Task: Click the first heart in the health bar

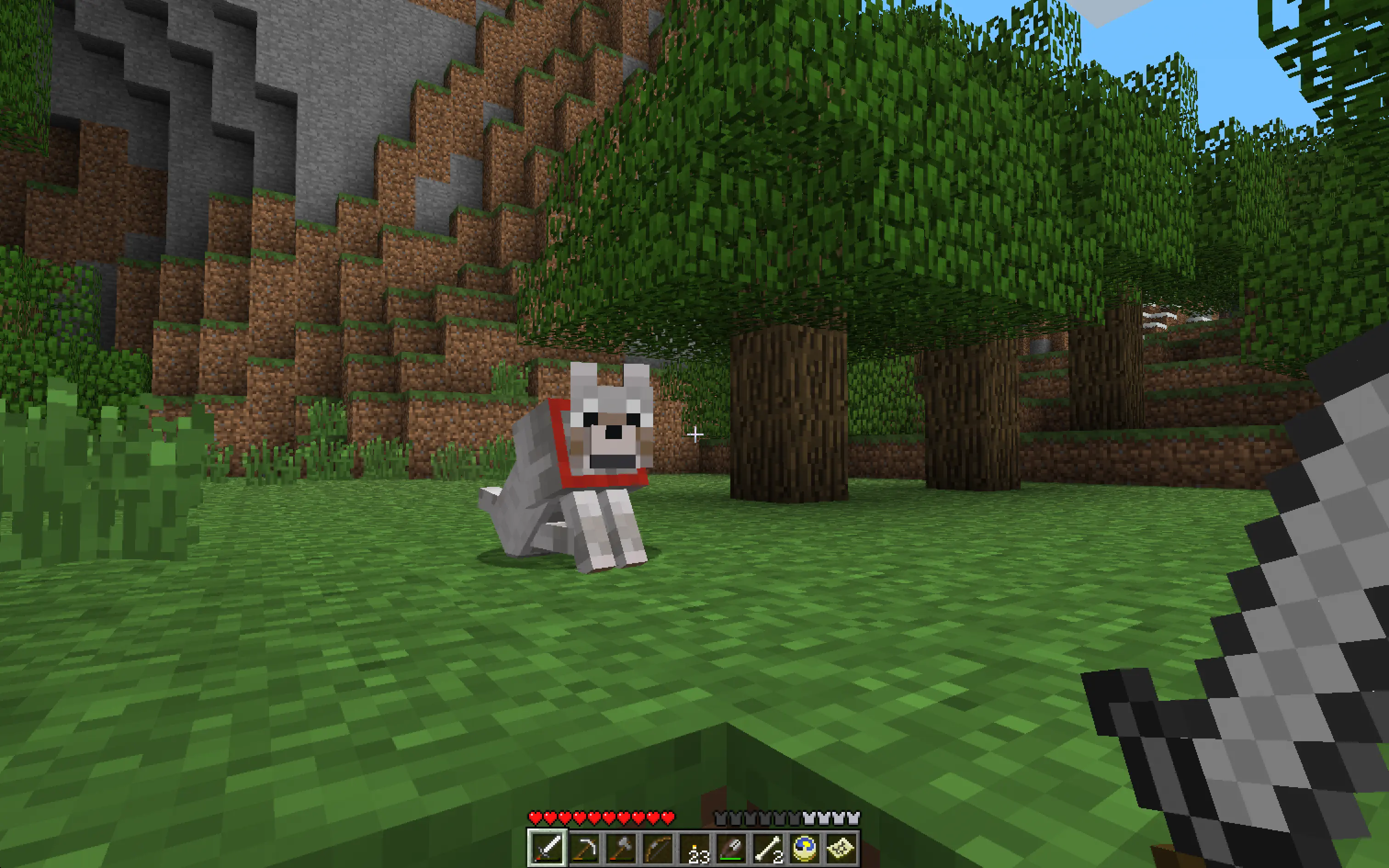Action: click(536, 817)
